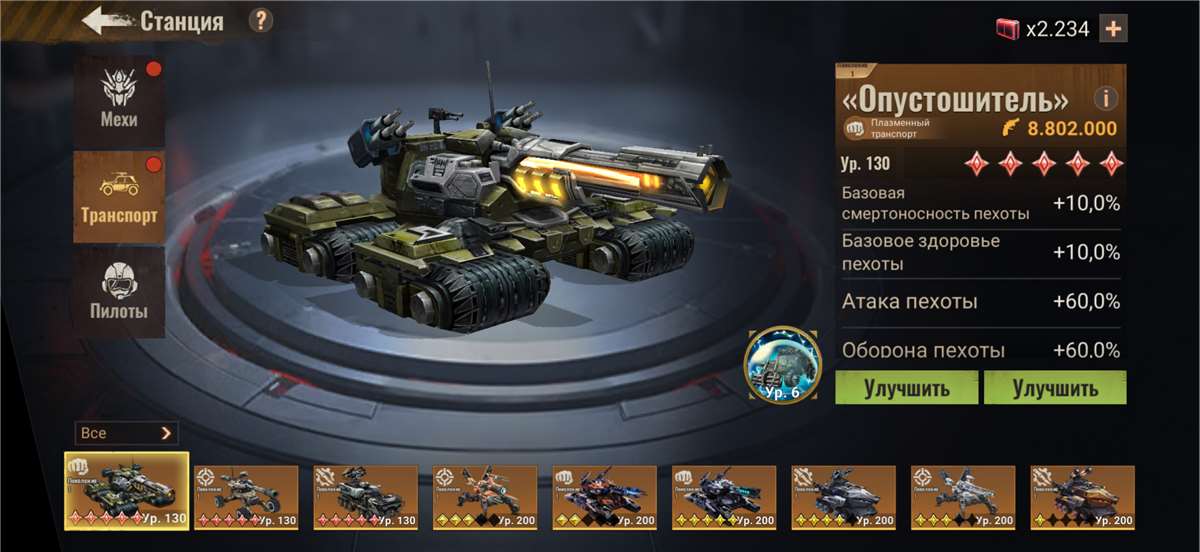Image resolution: width=1200 pixels, height=552 pixels.
Task: Expand the Все filter selector
Action: pyautogui.click(x=126, y=433)
